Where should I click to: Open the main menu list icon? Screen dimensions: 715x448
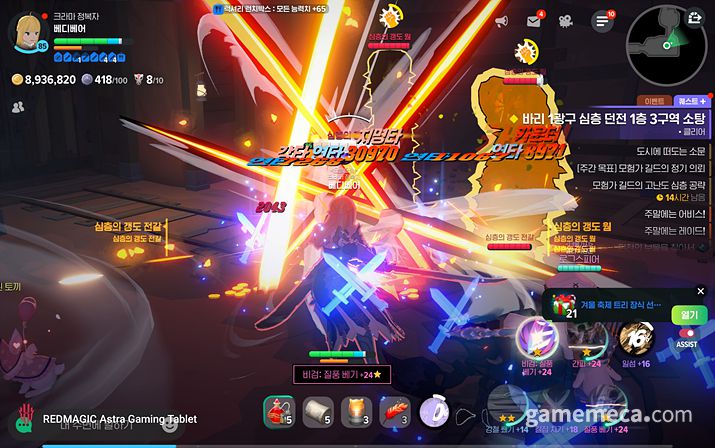602,21
